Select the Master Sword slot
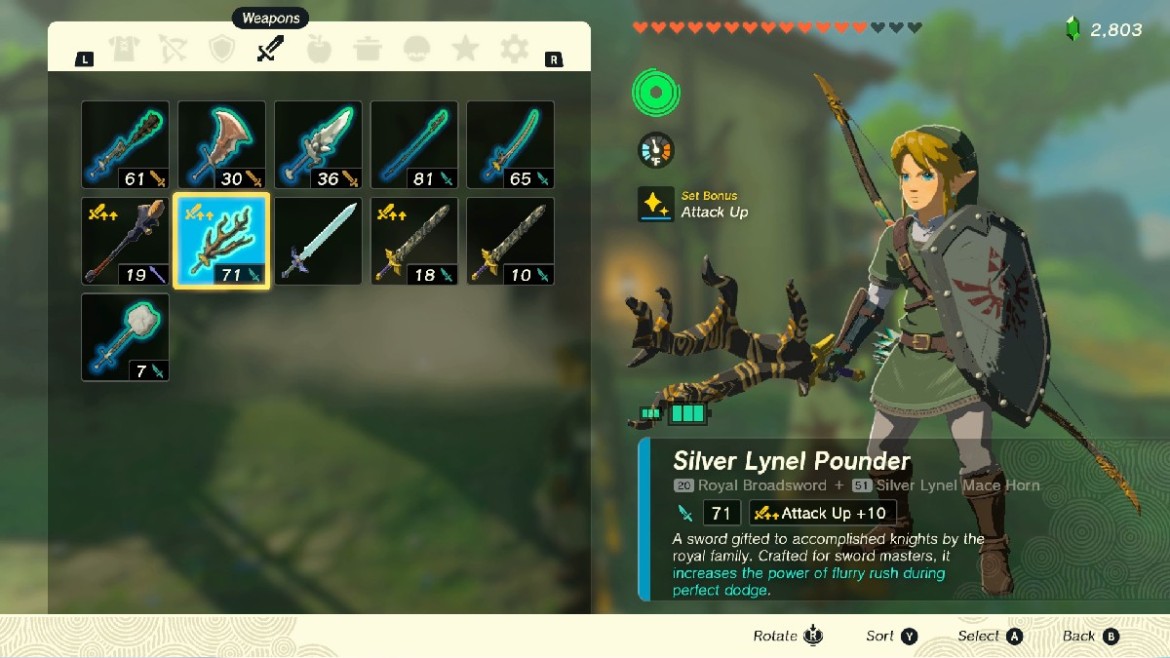 318,241
